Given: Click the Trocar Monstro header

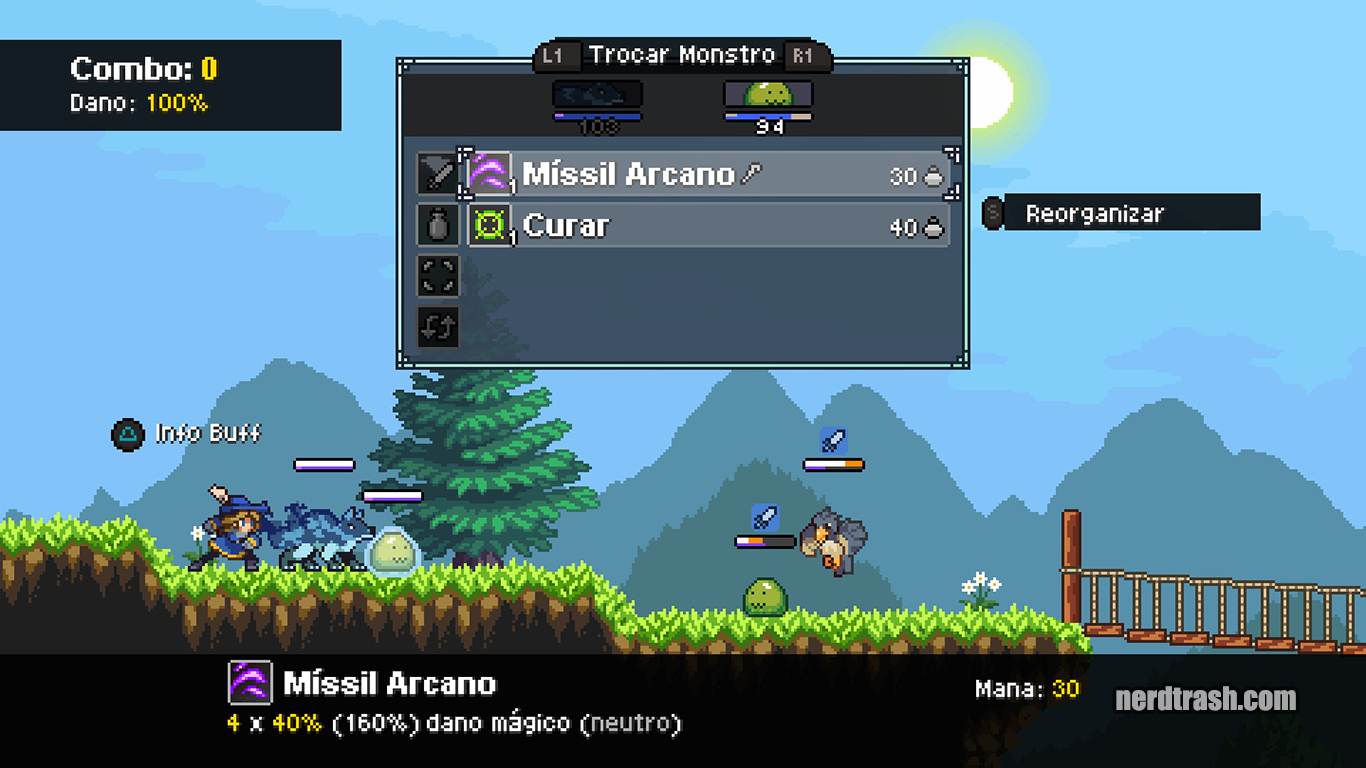Looking at the screenshot, I should [682, 55].
